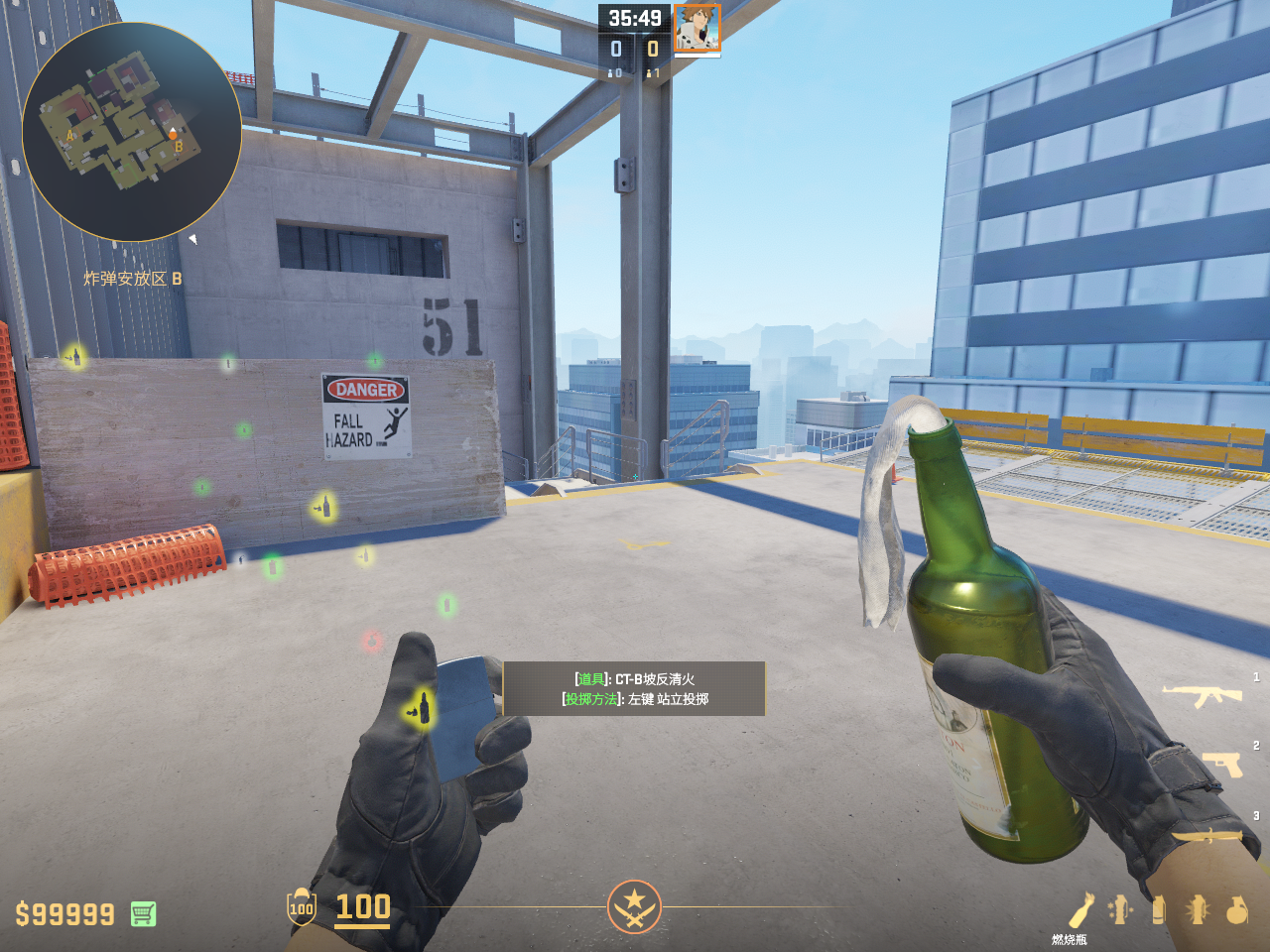Choose the grenade icon with starburst

tap(1197, 909)
